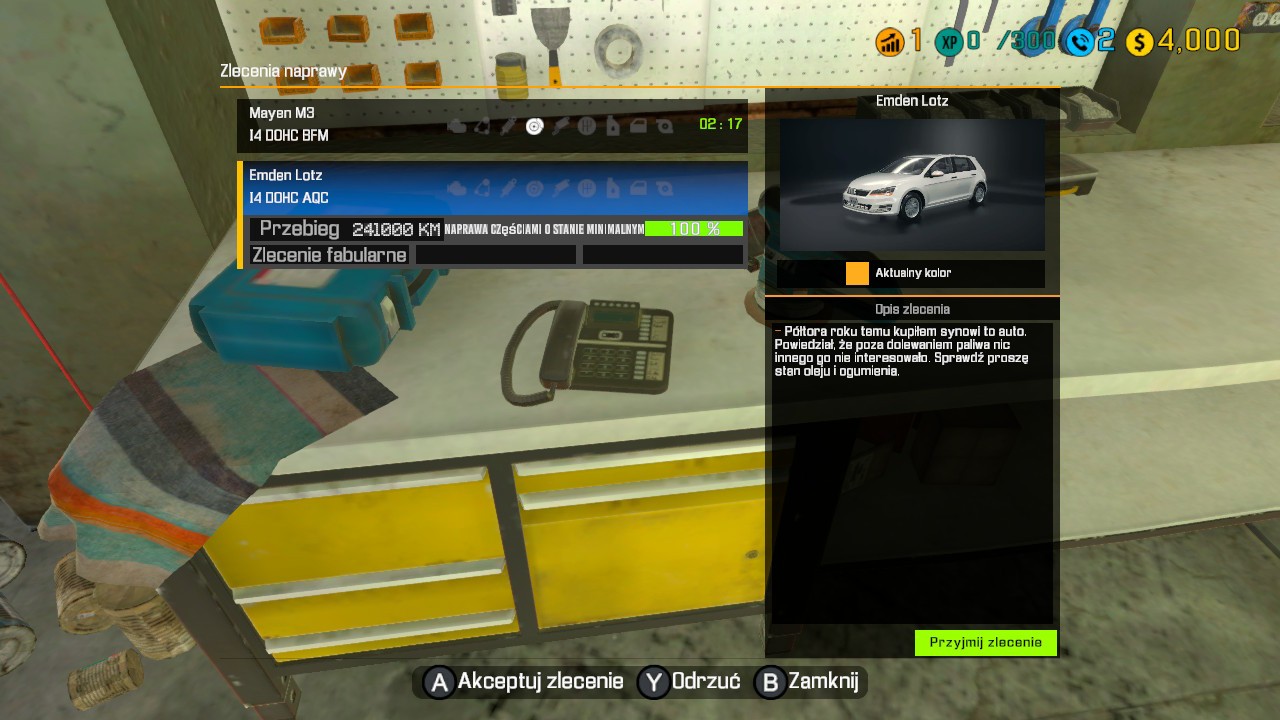Click the orange current color swatch
The width and height of the screenshot is (1280, 720).
tap(857, 273)
